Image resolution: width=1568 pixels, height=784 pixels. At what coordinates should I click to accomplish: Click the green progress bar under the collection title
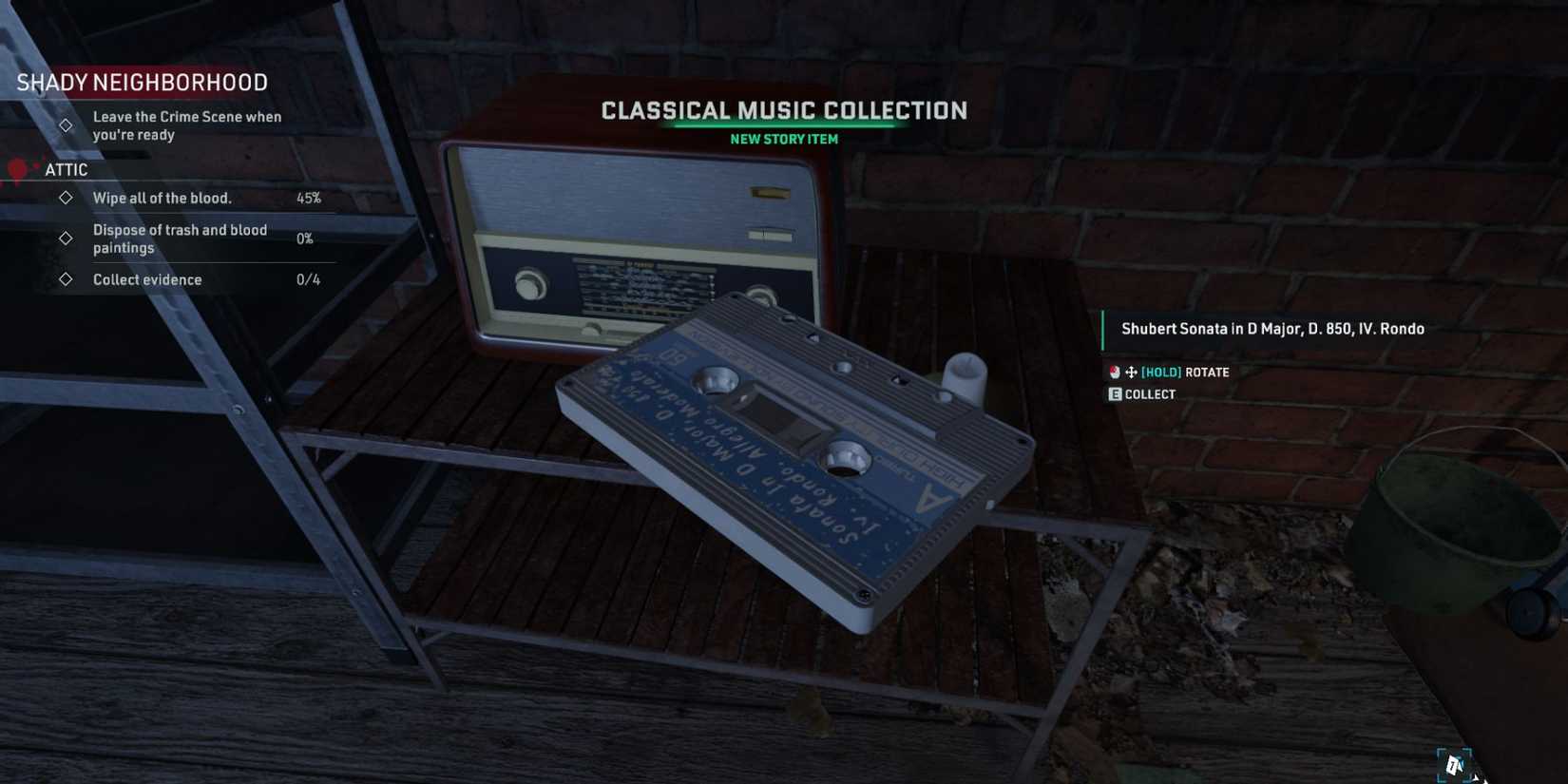(x=783, y=124)
